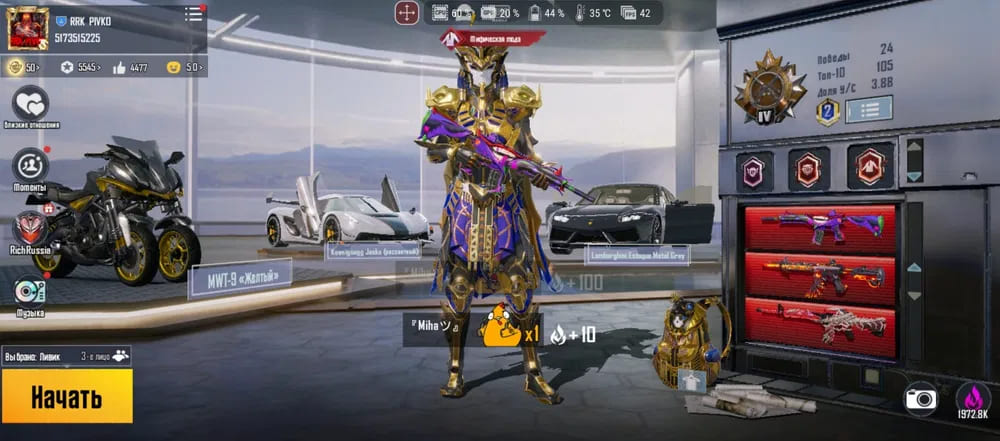
Task: Click the Lamborghini Estoque Metal Grey label
Action: click(638, 255)
